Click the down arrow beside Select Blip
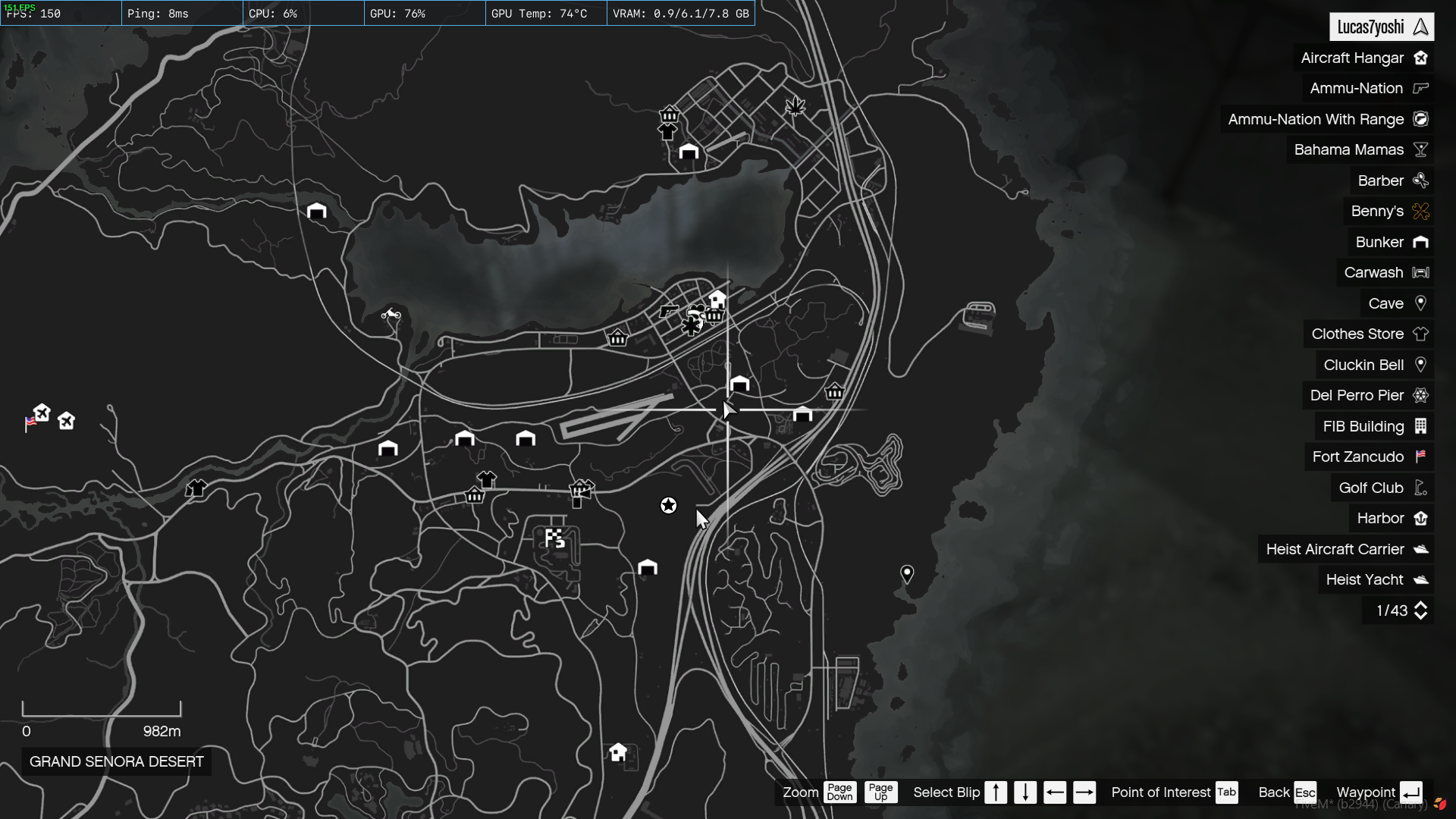Viewport: 1456px width, 819px height. (x=1025, y=792)
